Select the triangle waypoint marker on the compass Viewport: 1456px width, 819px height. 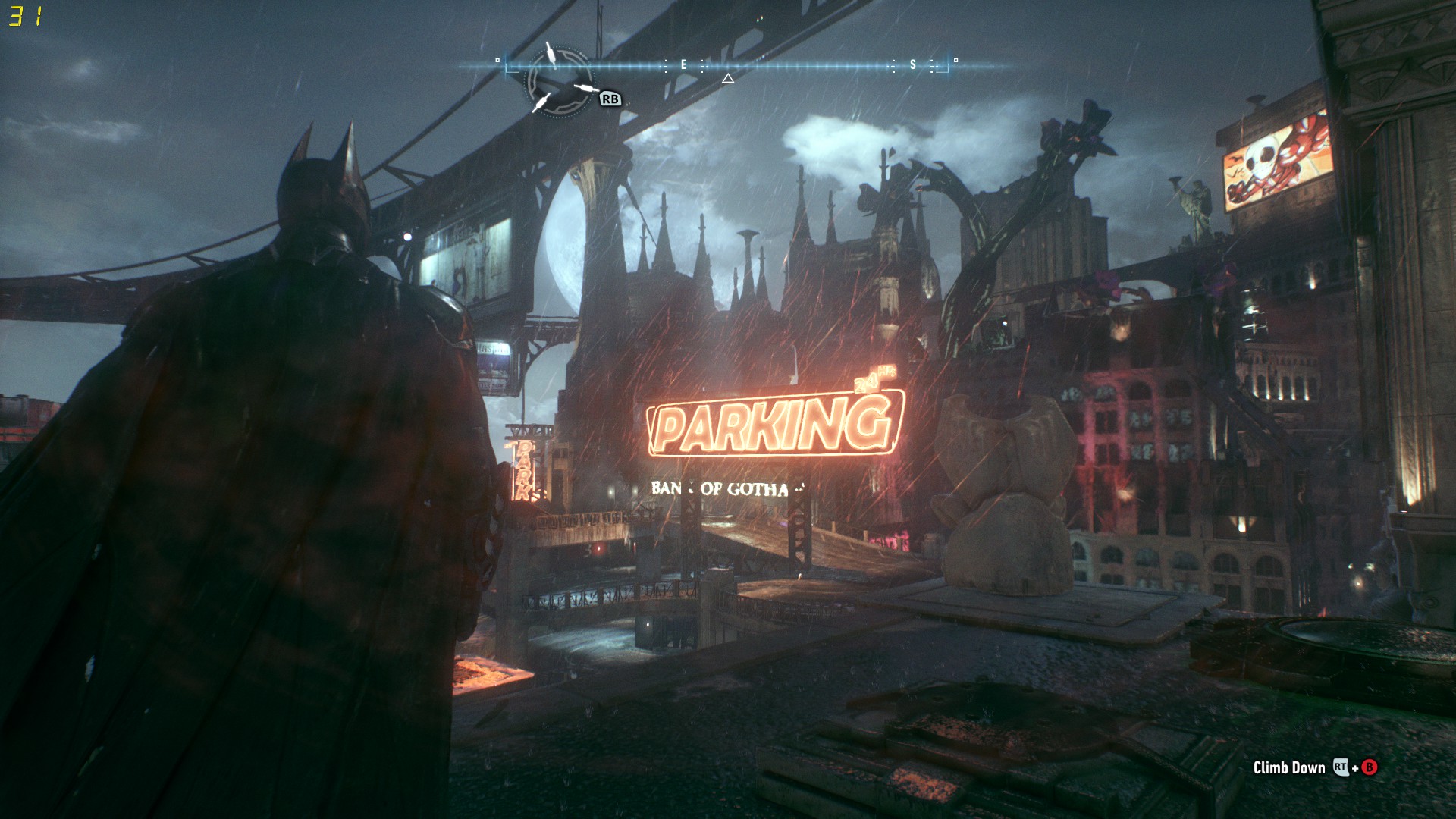point(728,78)
